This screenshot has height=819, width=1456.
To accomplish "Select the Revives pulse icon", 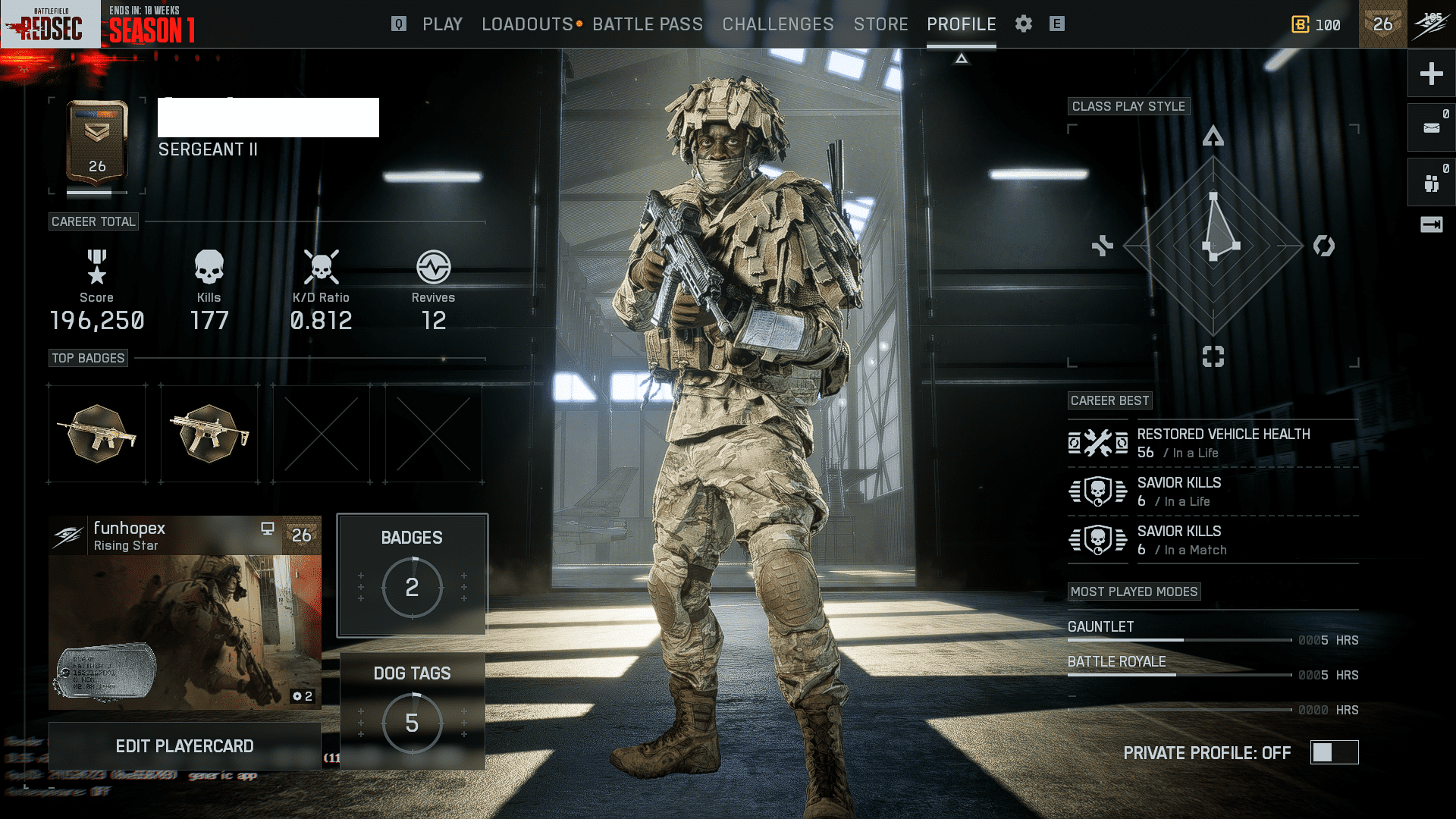I will (x=432, y=267).
